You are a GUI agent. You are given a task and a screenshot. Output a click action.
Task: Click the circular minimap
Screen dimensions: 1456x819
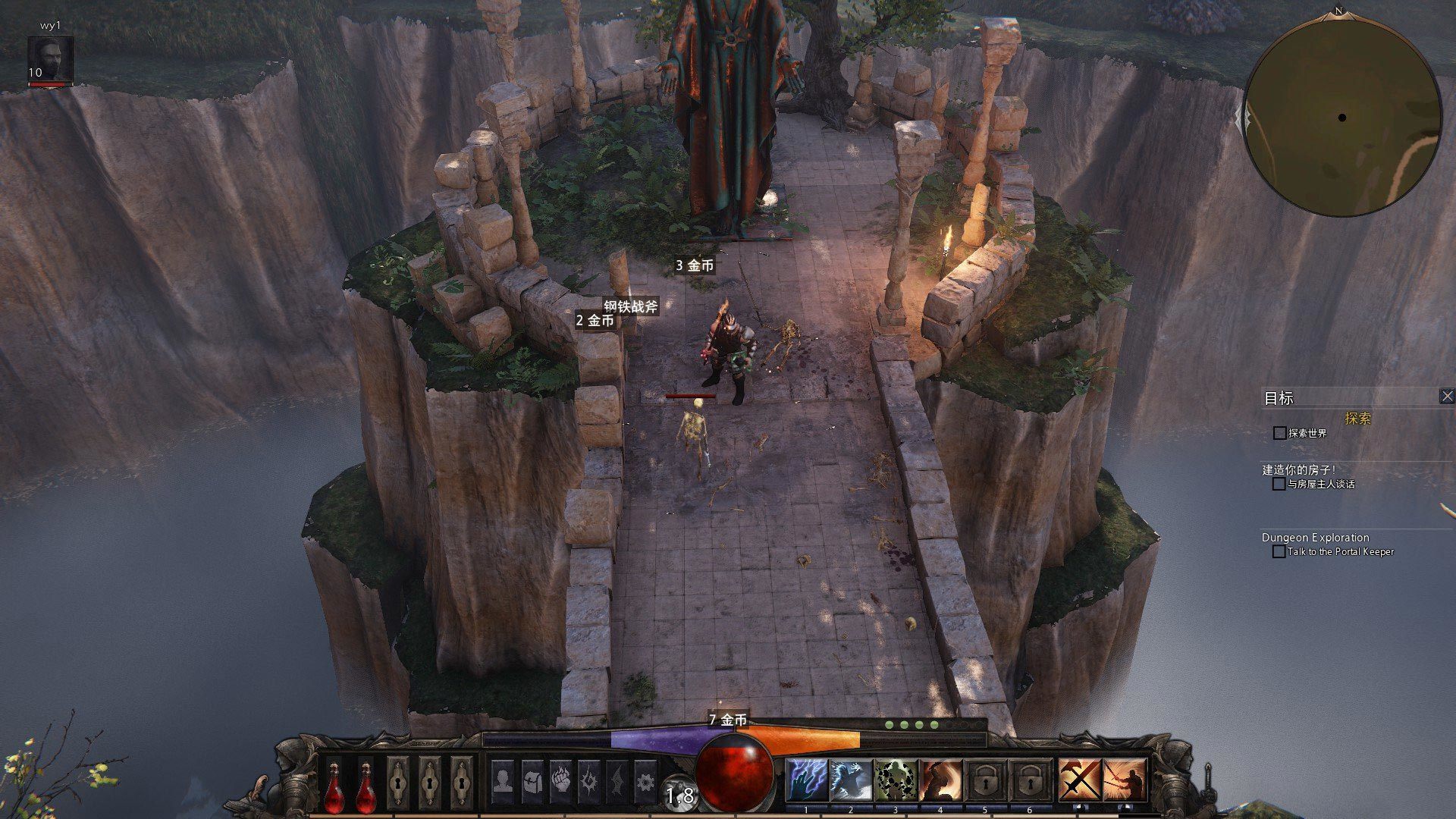click(1342, 118)
